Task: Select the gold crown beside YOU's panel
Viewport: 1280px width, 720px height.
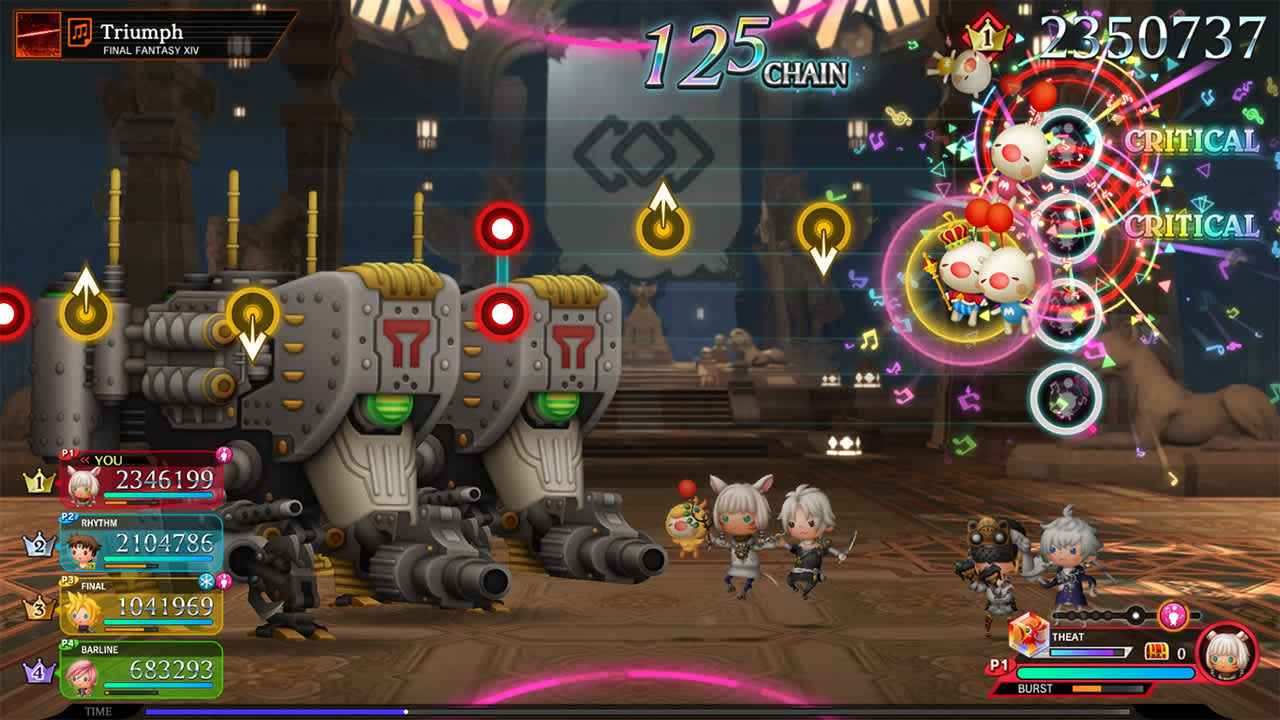Action: [x=38, y=480]
